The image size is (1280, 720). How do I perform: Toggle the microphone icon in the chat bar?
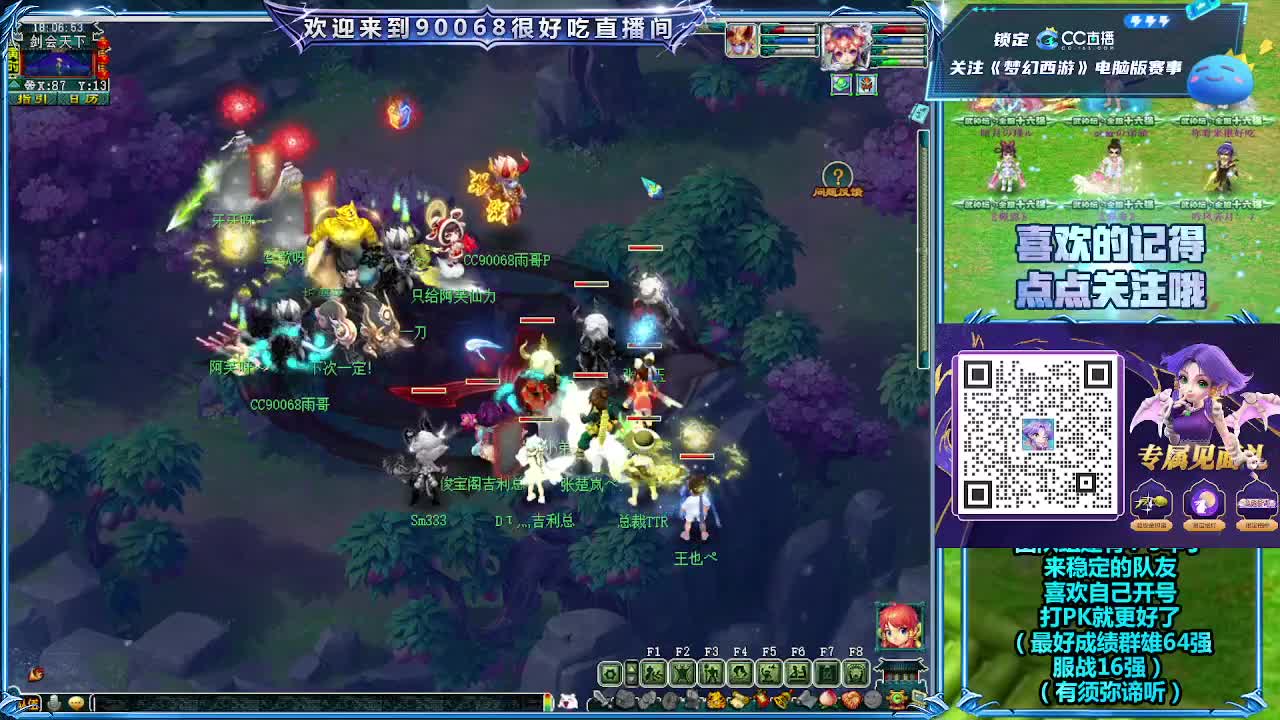[x=54, y=701]
